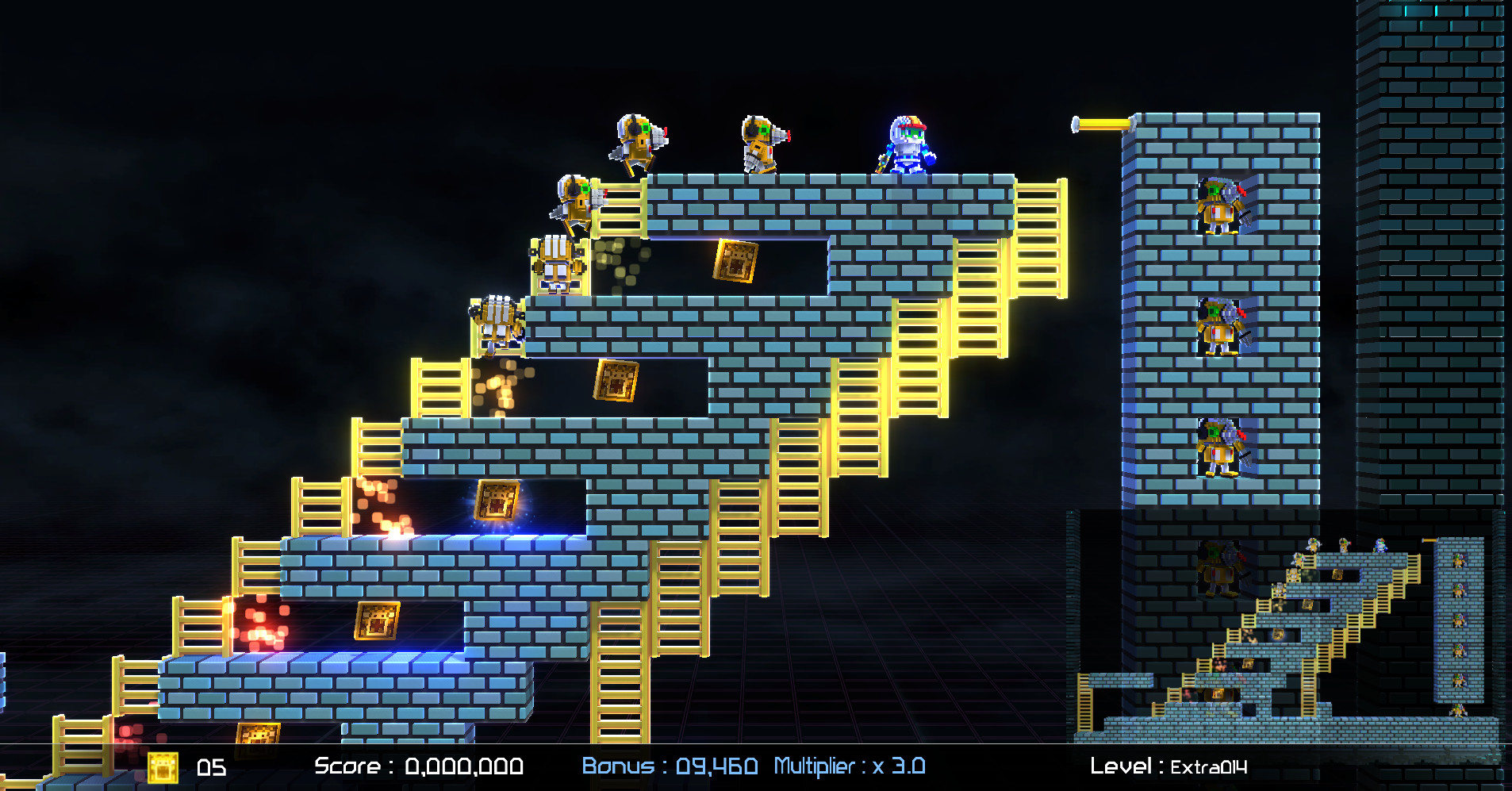Click the yellow exit bar atop the right tower
The width and height of the screenshot is (1512, 791).
tap(1103, 123)
